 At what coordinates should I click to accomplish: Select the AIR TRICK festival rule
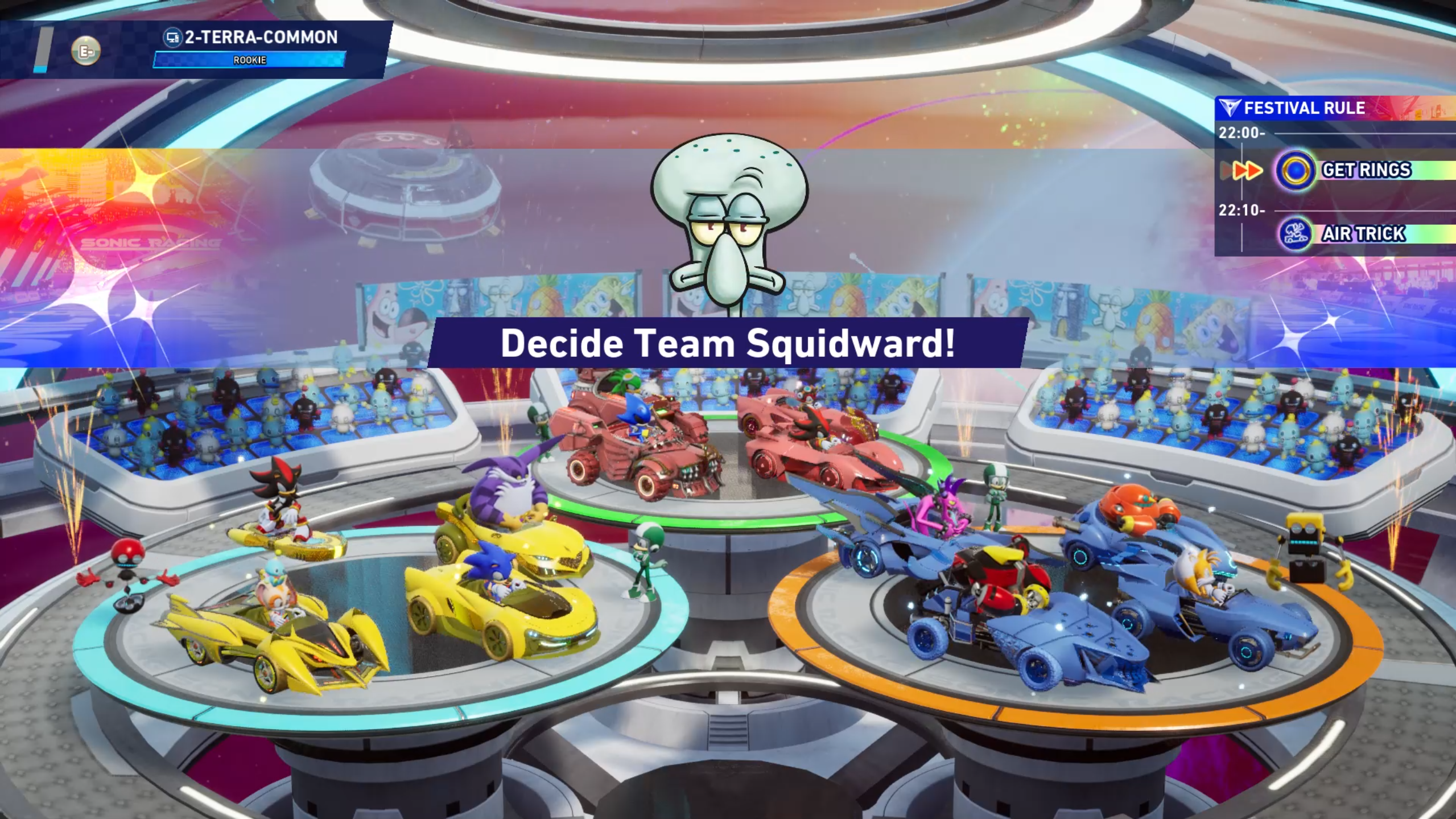click(x=1363, y=234)
